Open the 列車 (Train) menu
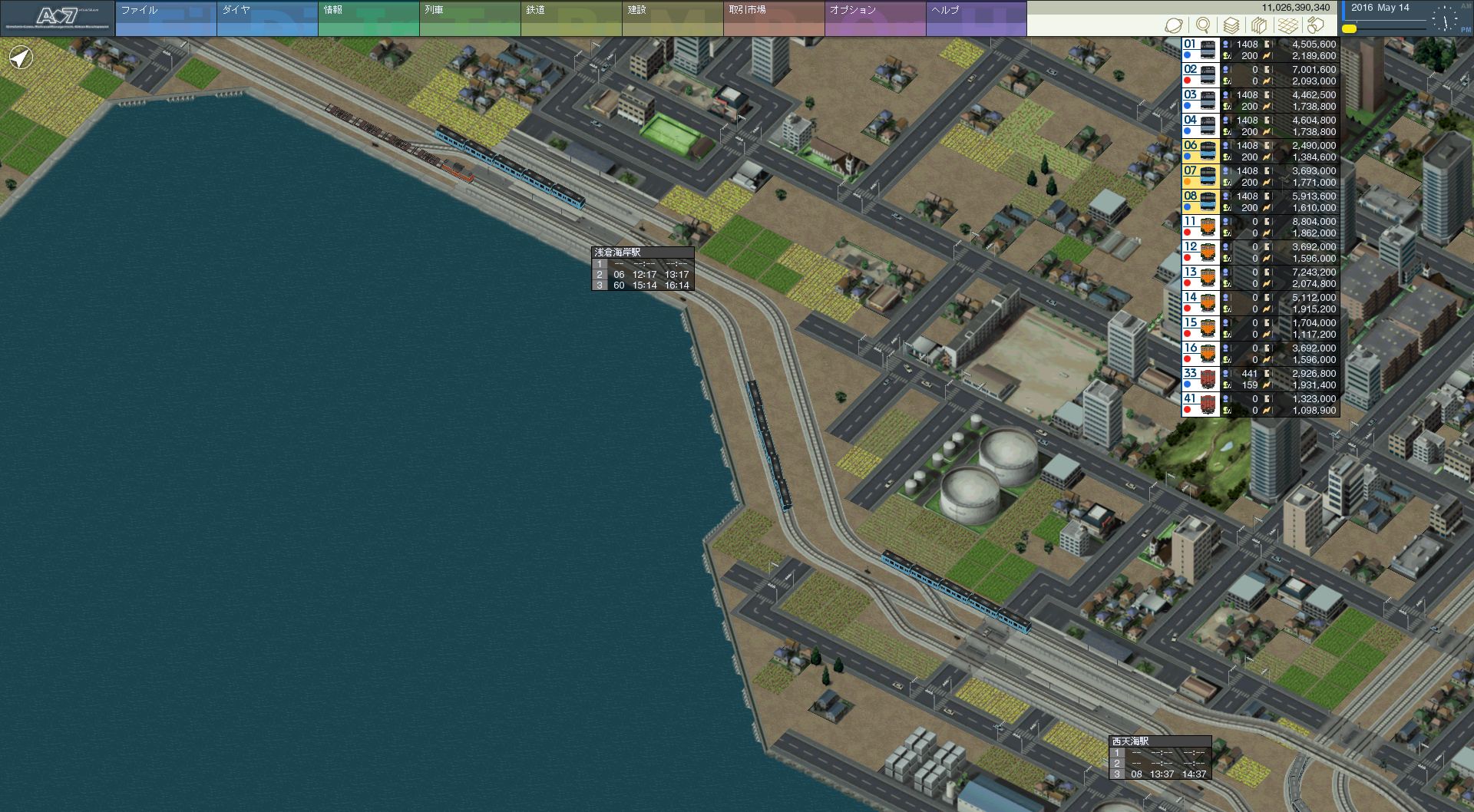 470,18
